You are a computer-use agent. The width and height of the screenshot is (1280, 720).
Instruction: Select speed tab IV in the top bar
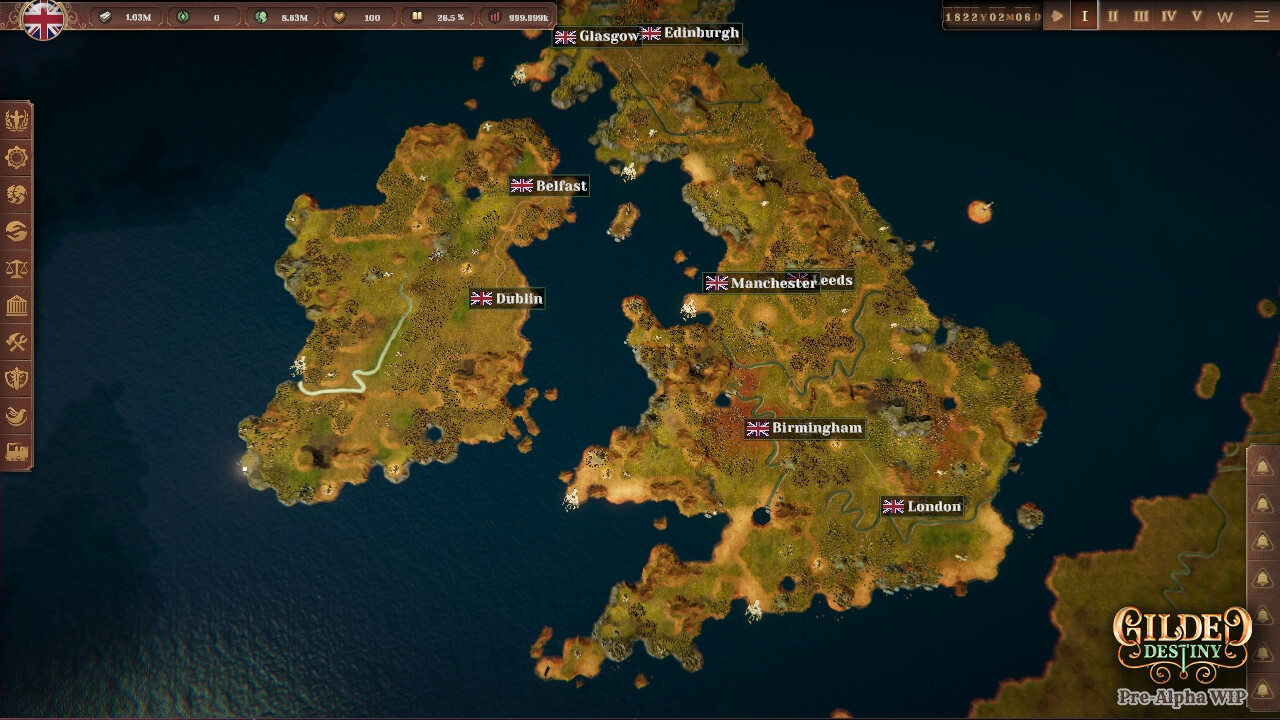[x=1169, y=16]
